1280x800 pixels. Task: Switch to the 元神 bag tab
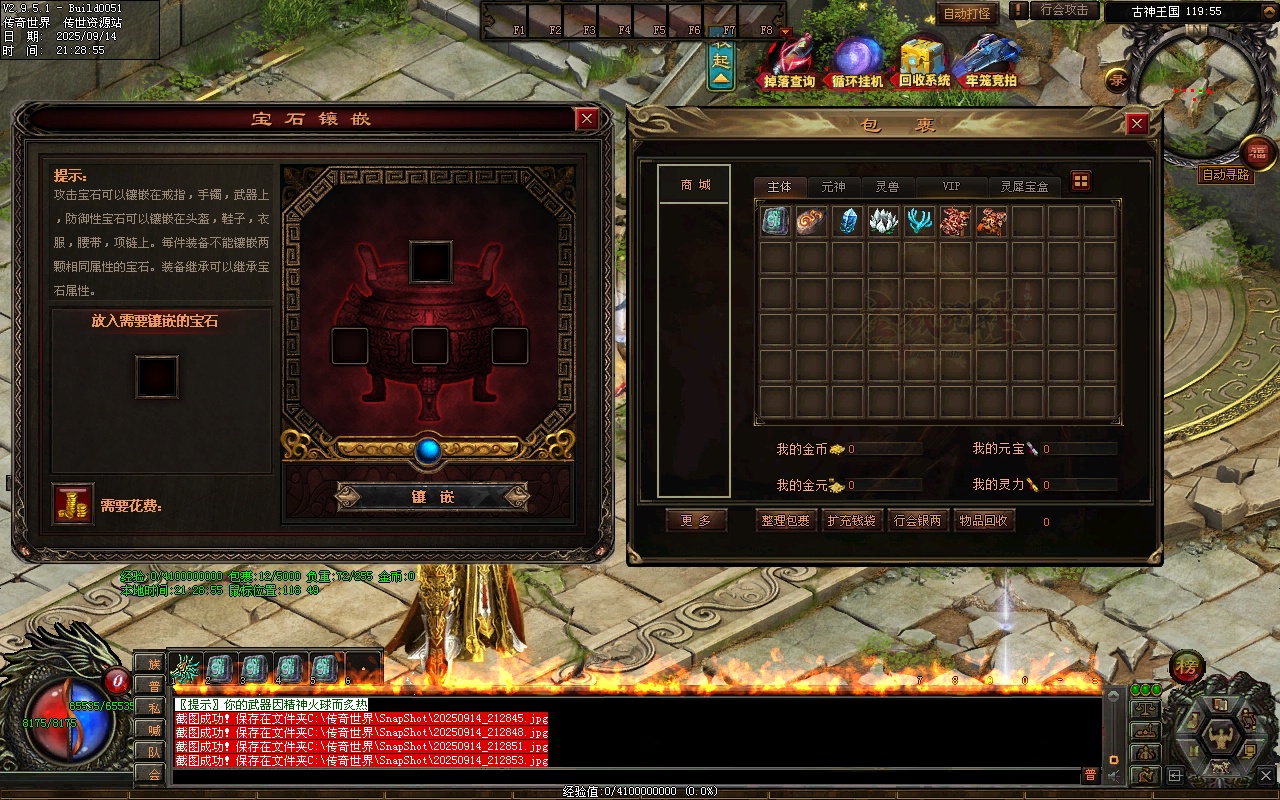[x=833, y=187]
